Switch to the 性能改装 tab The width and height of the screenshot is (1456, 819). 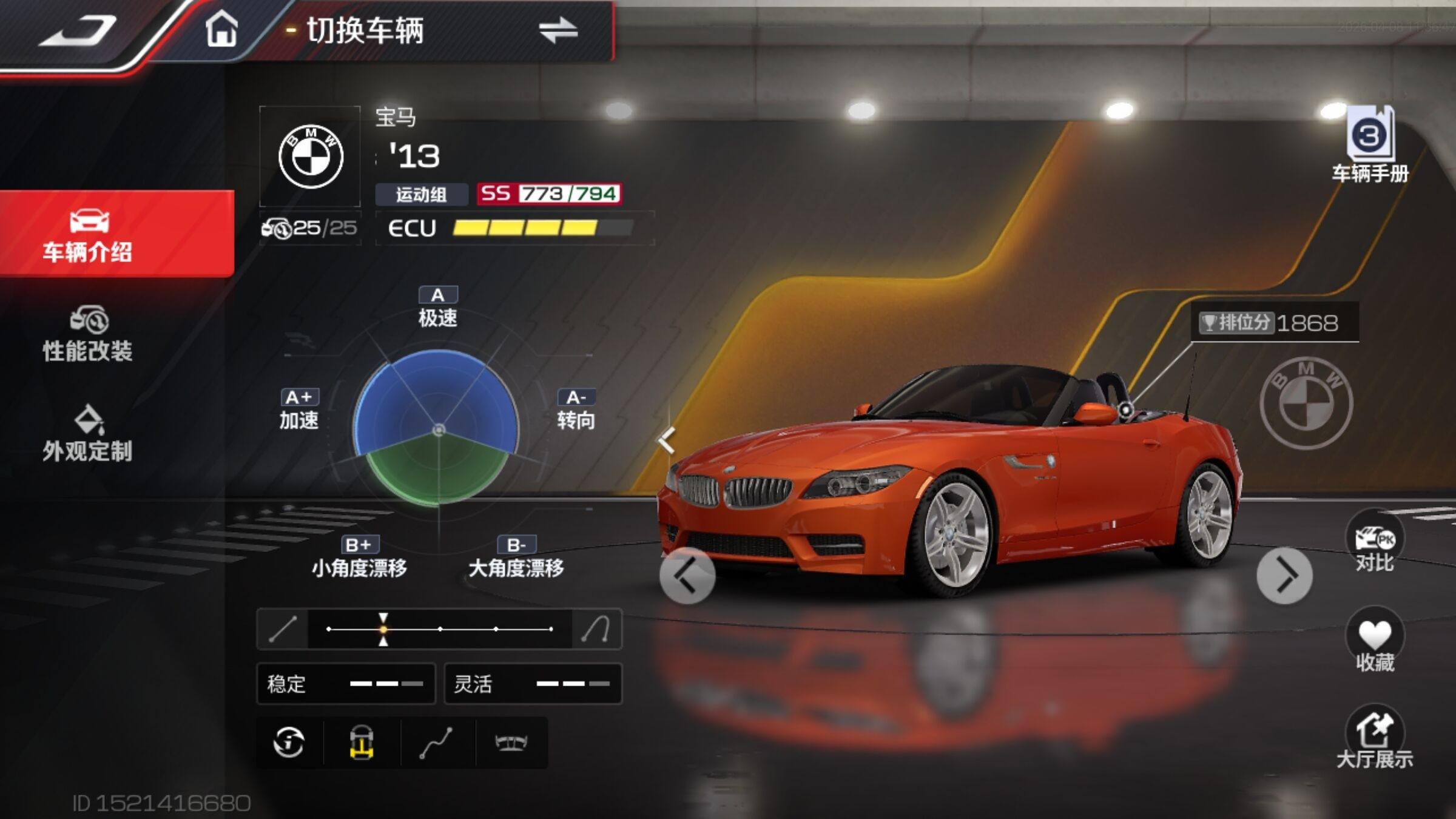coord(88,334)
